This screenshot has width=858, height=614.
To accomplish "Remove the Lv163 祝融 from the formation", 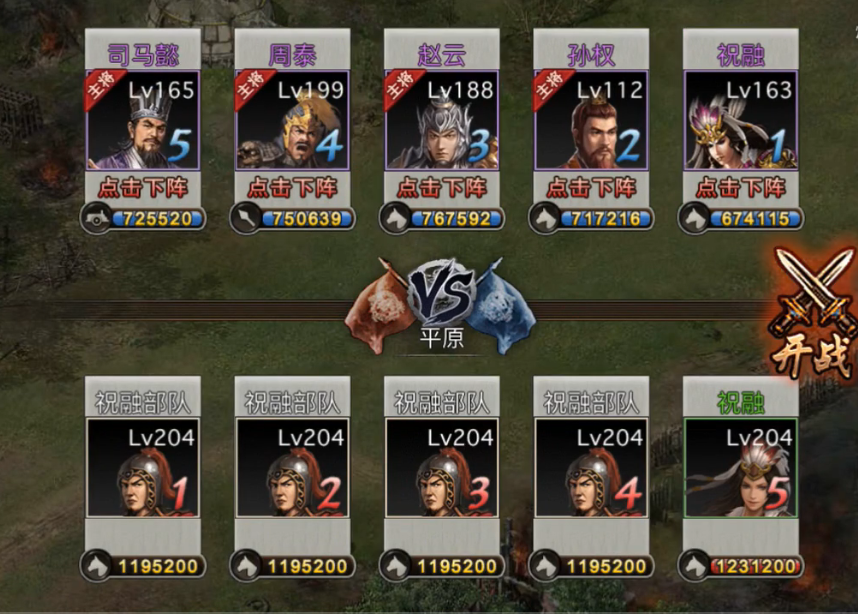I will 741,187.
